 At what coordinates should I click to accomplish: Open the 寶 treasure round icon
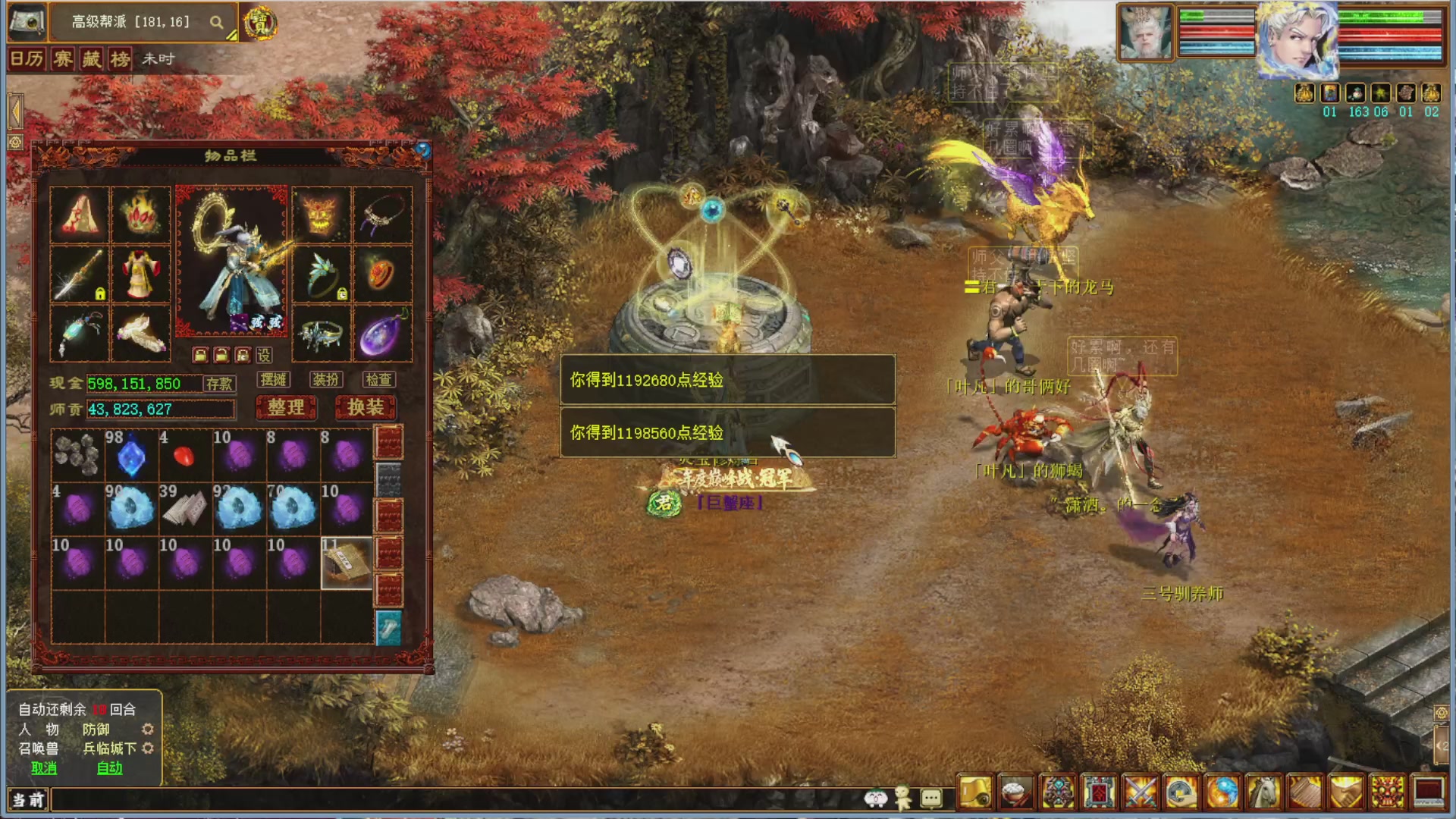tap(260, 23)
